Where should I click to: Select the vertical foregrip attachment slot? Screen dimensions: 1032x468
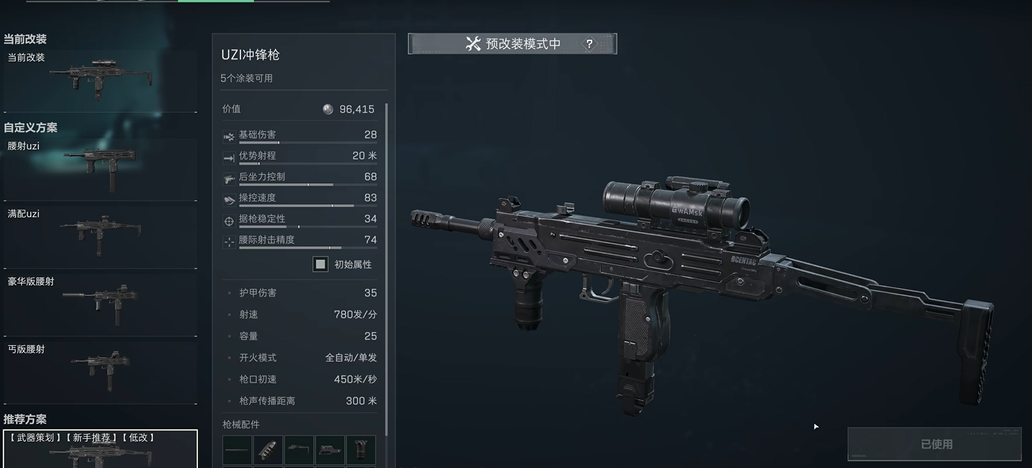pyautogui.click(x=360, y=450)
